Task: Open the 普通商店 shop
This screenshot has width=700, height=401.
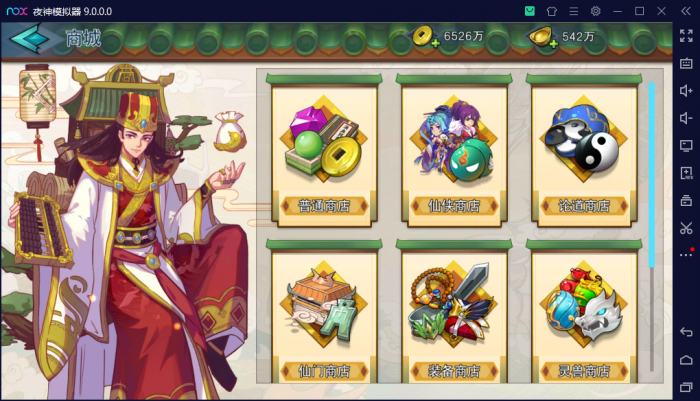Action: point(324,148)
